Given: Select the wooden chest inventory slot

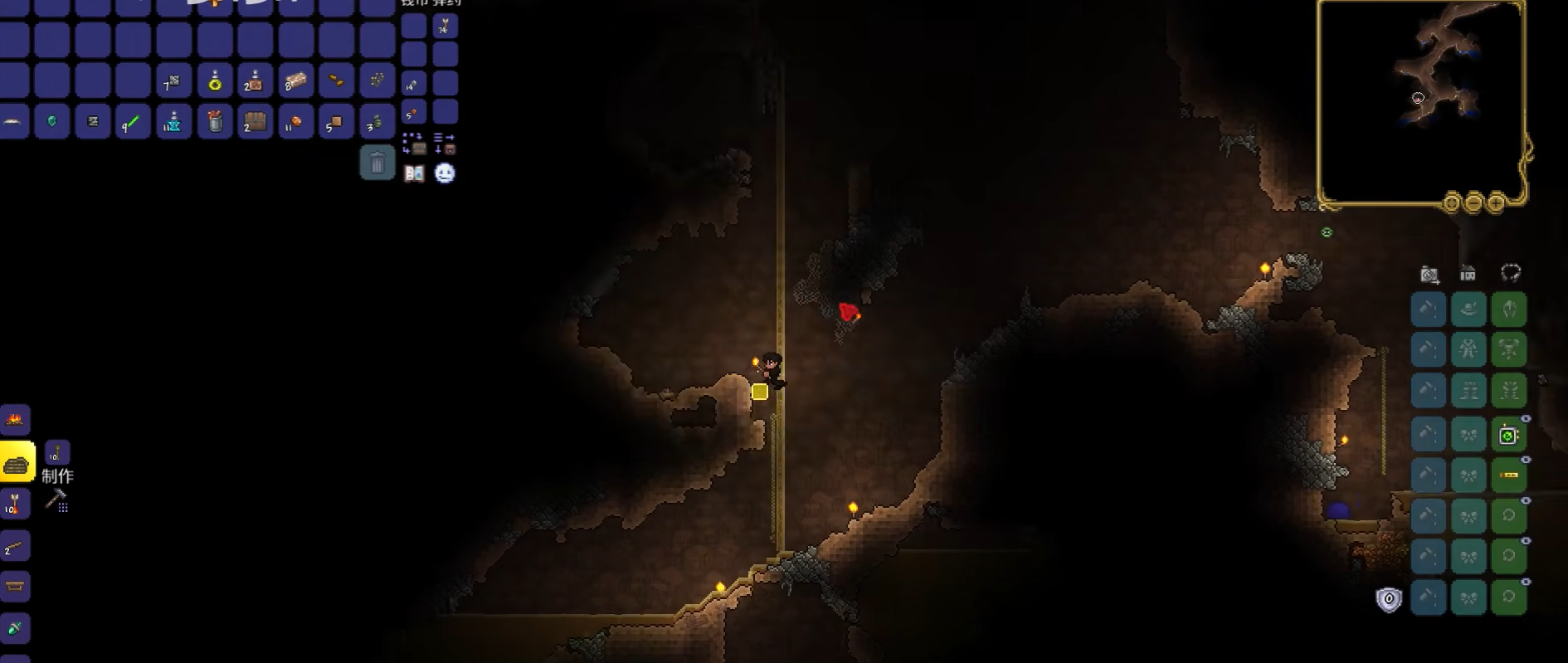Looking at the screenshot, I should pos(256,123).
